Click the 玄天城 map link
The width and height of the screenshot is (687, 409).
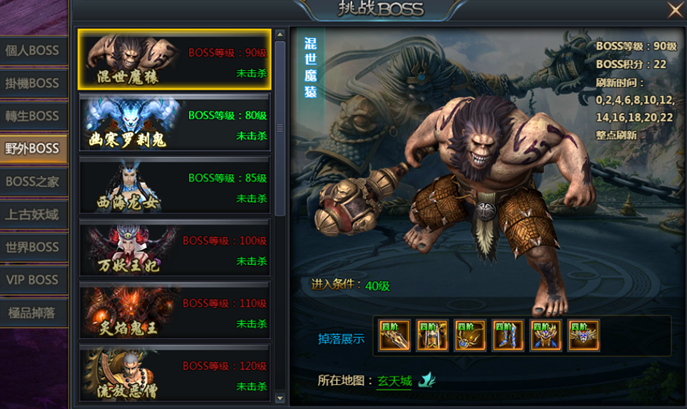(393, 381)
